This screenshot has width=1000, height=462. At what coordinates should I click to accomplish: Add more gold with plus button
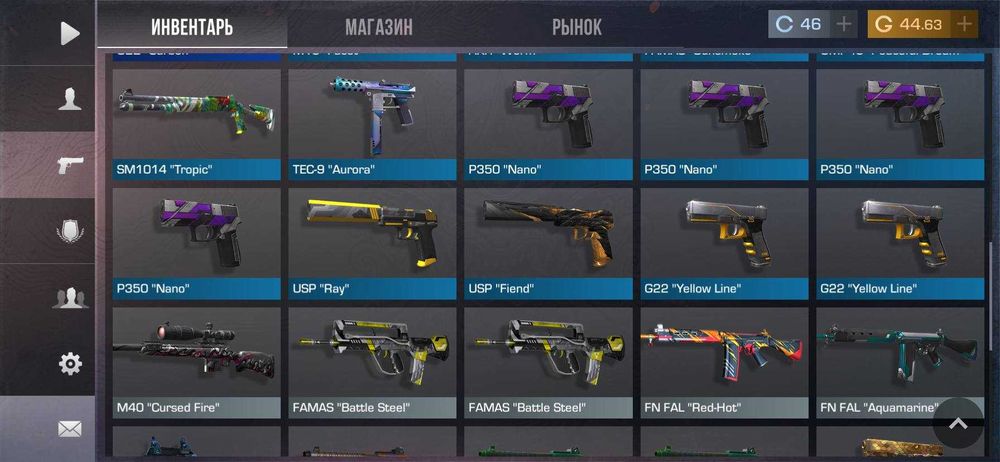pos(964,24)
